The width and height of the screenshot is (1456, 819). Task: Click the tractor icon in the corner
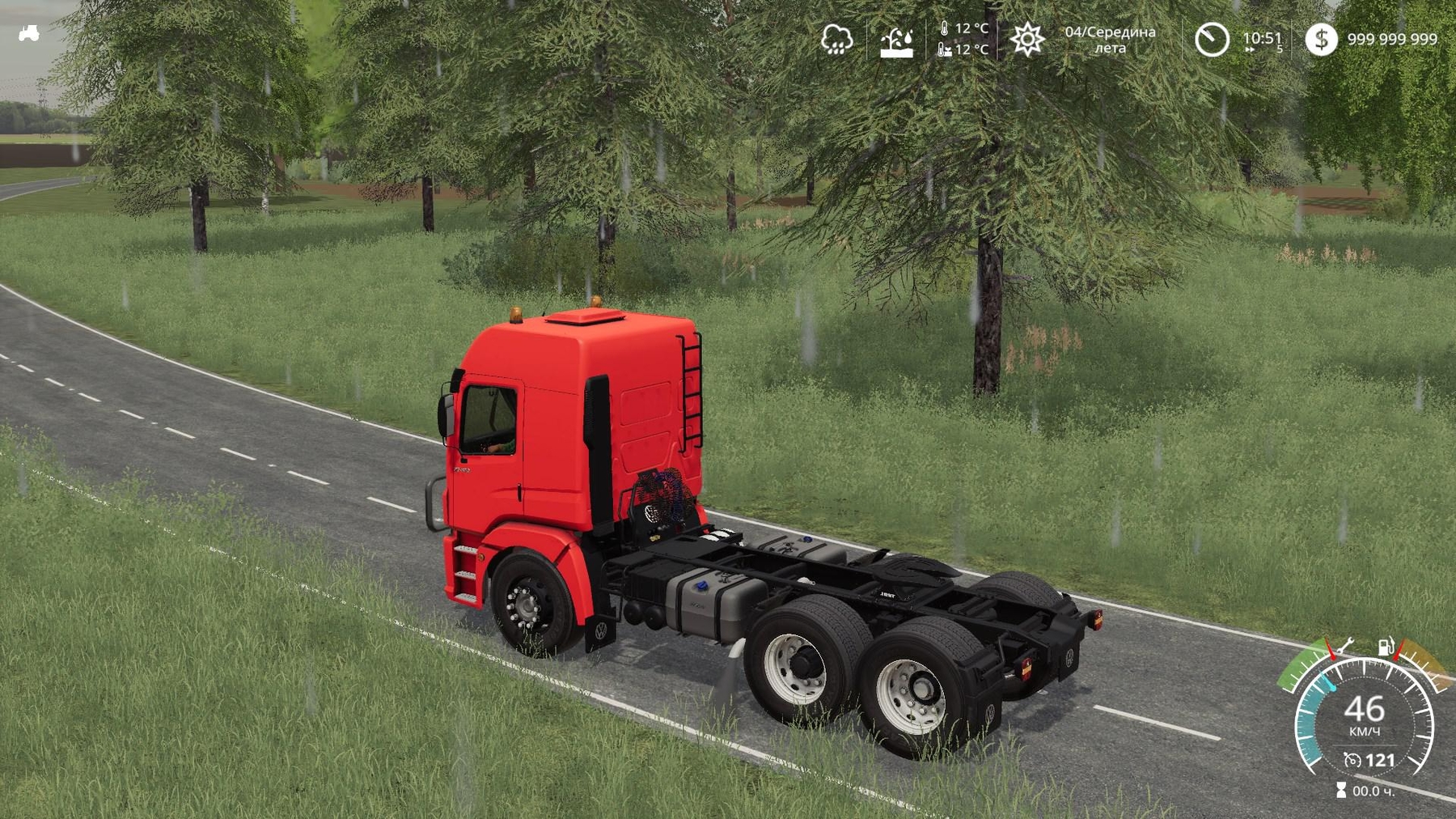28,33
